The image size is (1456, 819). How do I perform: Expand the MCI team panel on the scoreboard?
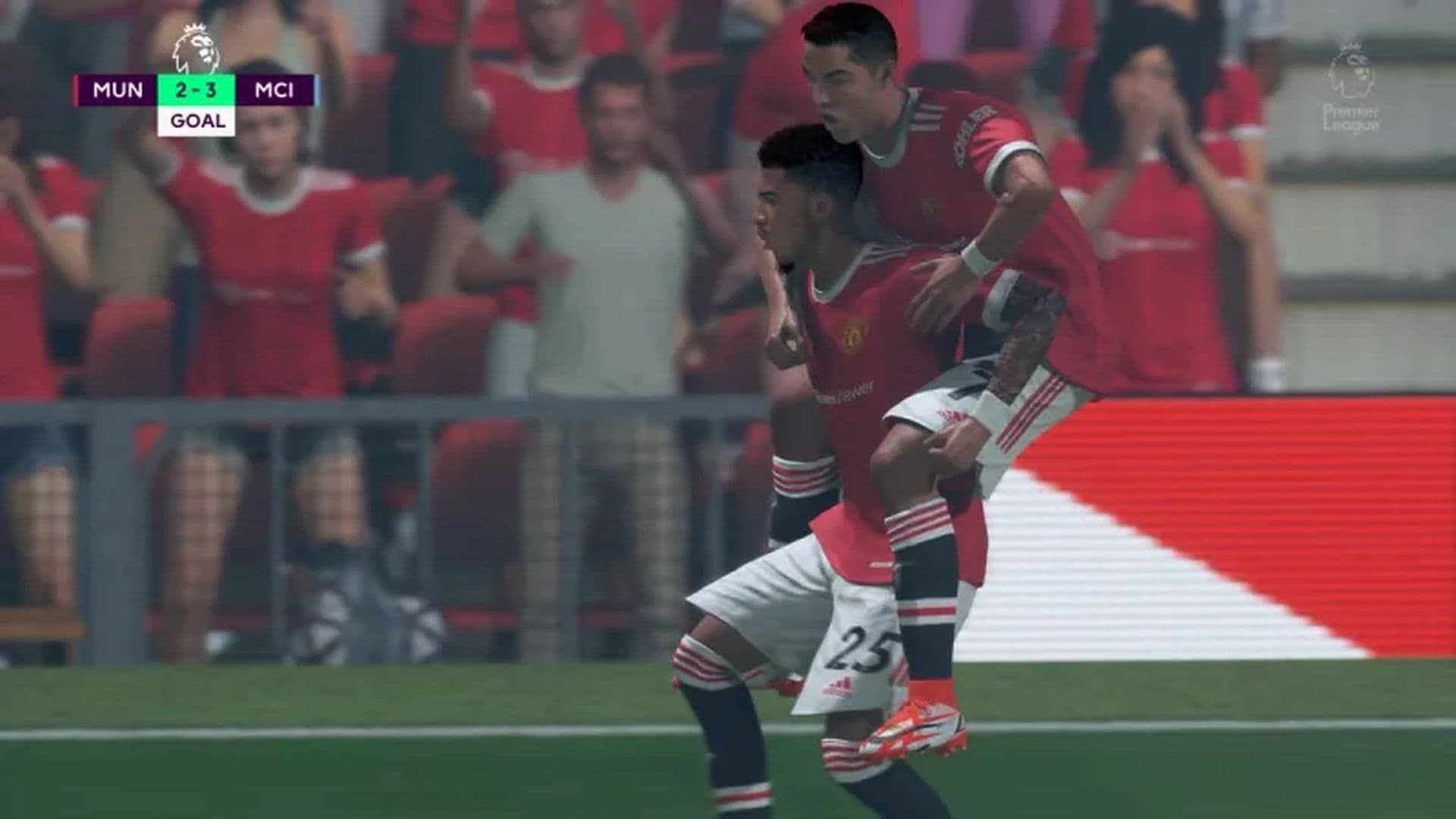(x=275, y=89)
